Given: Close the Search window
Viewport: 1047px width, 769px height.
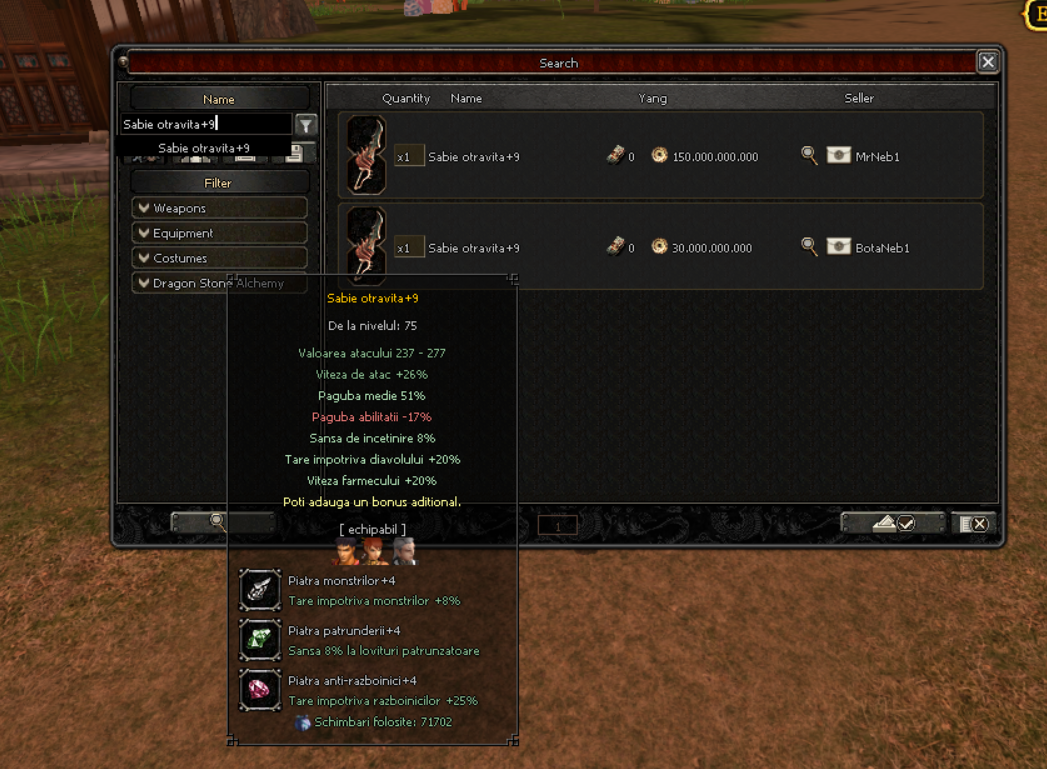Looking at the screenshot, I should click(x=987, y=62).
